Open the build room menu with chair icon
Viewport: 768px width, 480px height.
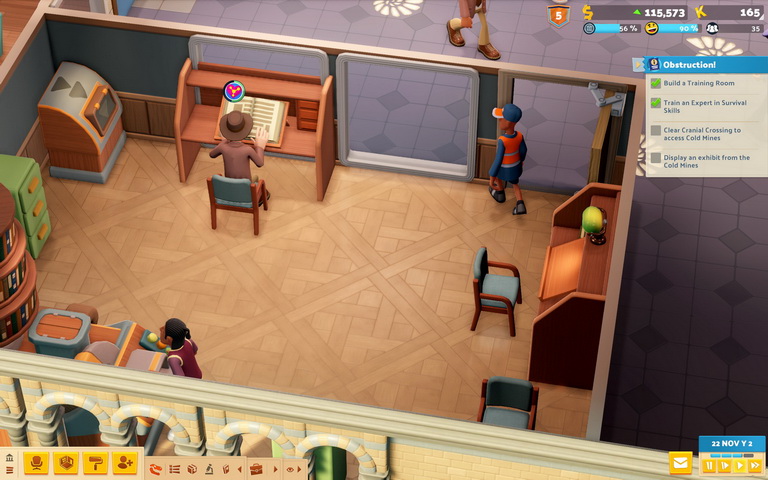(x=38, y=463)
